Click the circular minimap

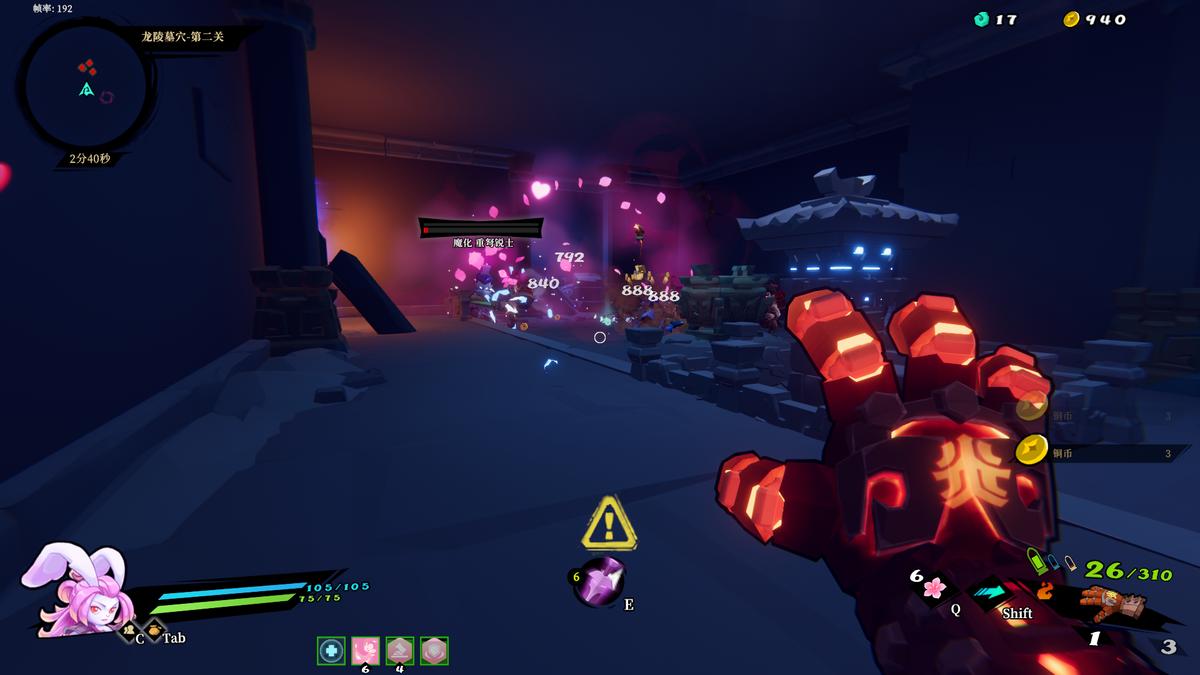[86, 87]
